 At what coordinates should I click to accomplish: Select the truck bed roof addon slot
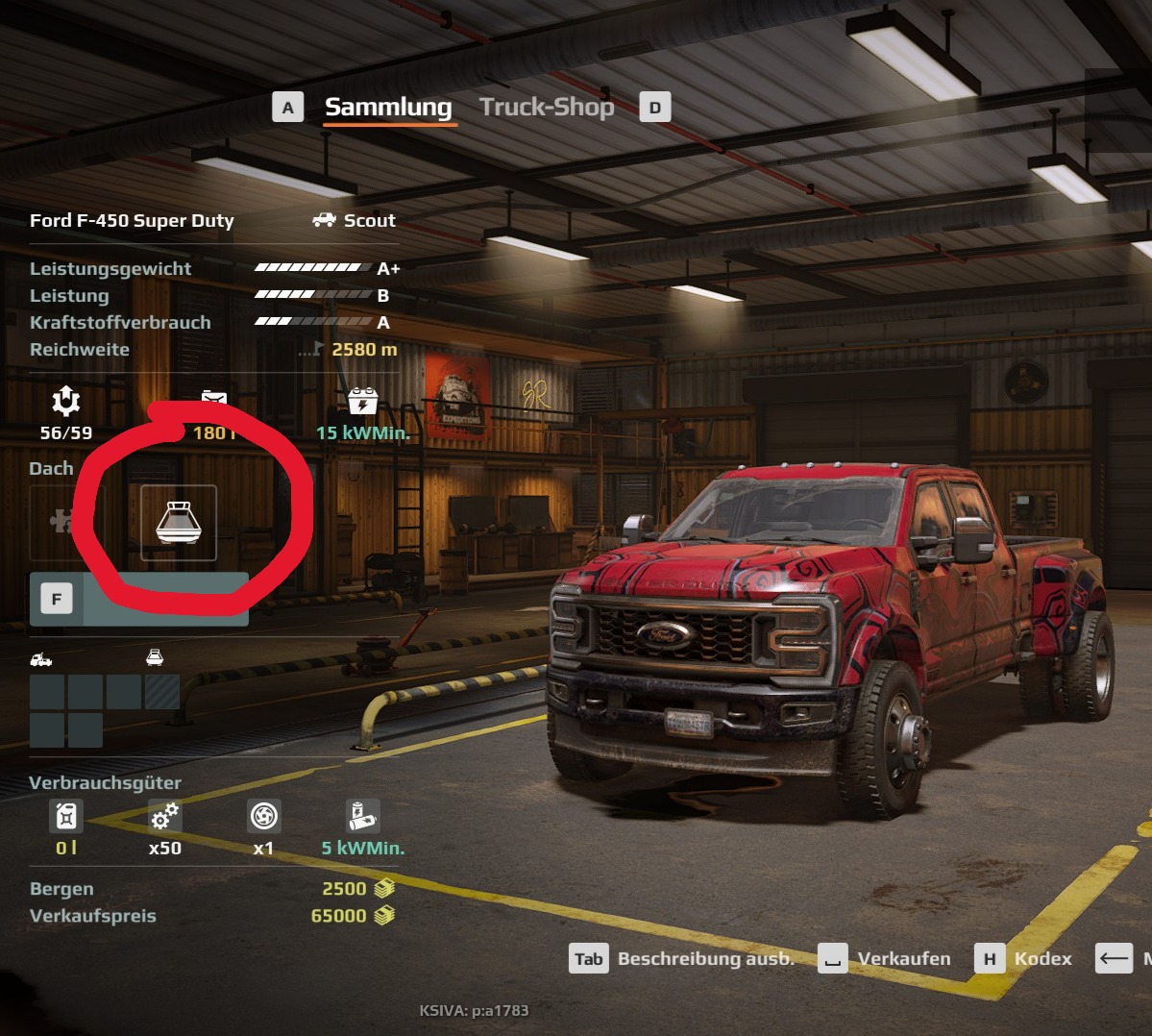pos(179,522)
